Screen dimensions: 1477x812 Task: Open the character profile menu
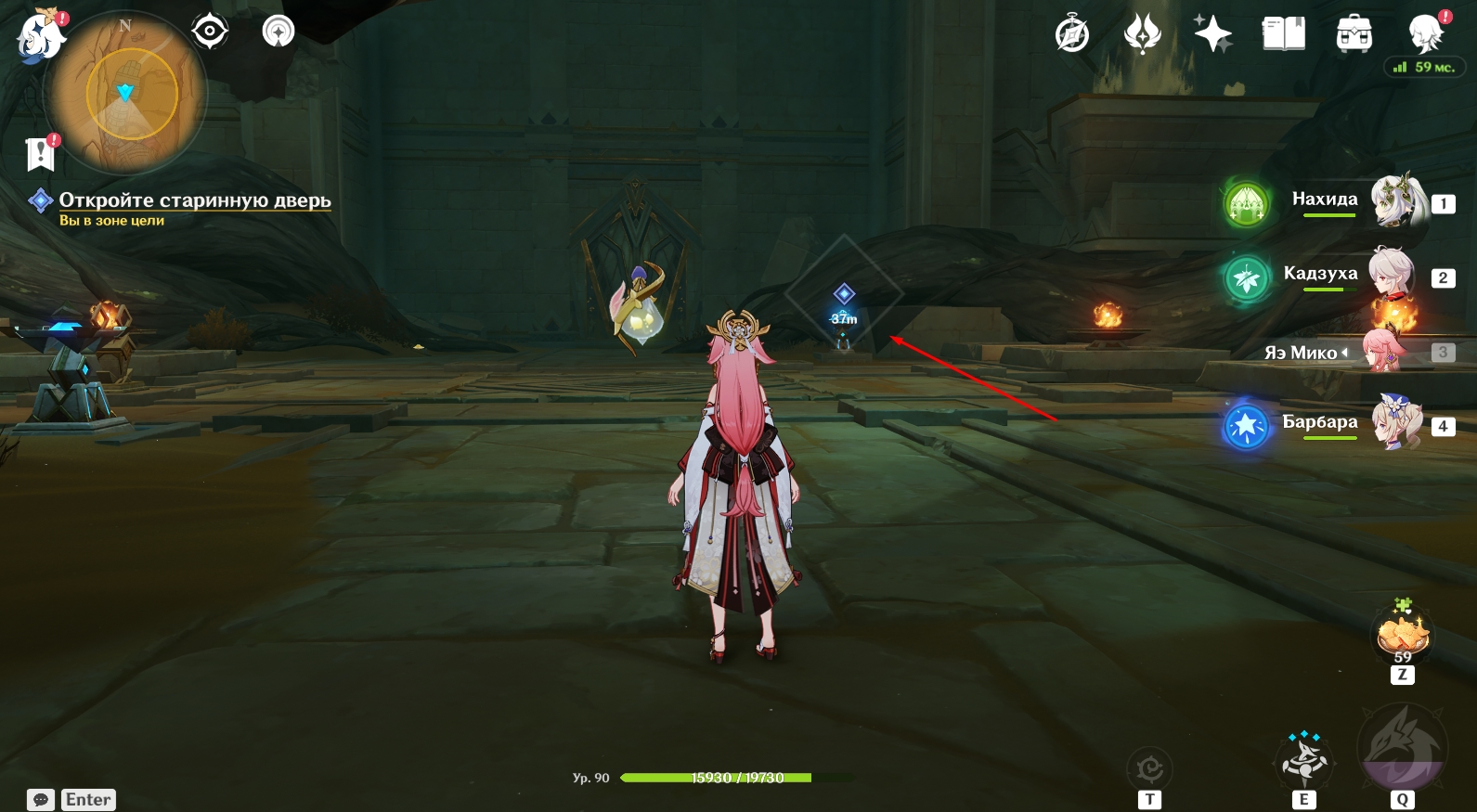1425,34
